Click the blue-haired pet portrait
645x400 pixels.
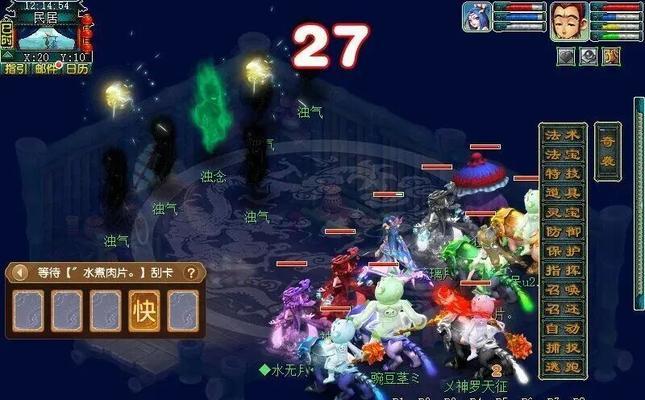[476, 19]
